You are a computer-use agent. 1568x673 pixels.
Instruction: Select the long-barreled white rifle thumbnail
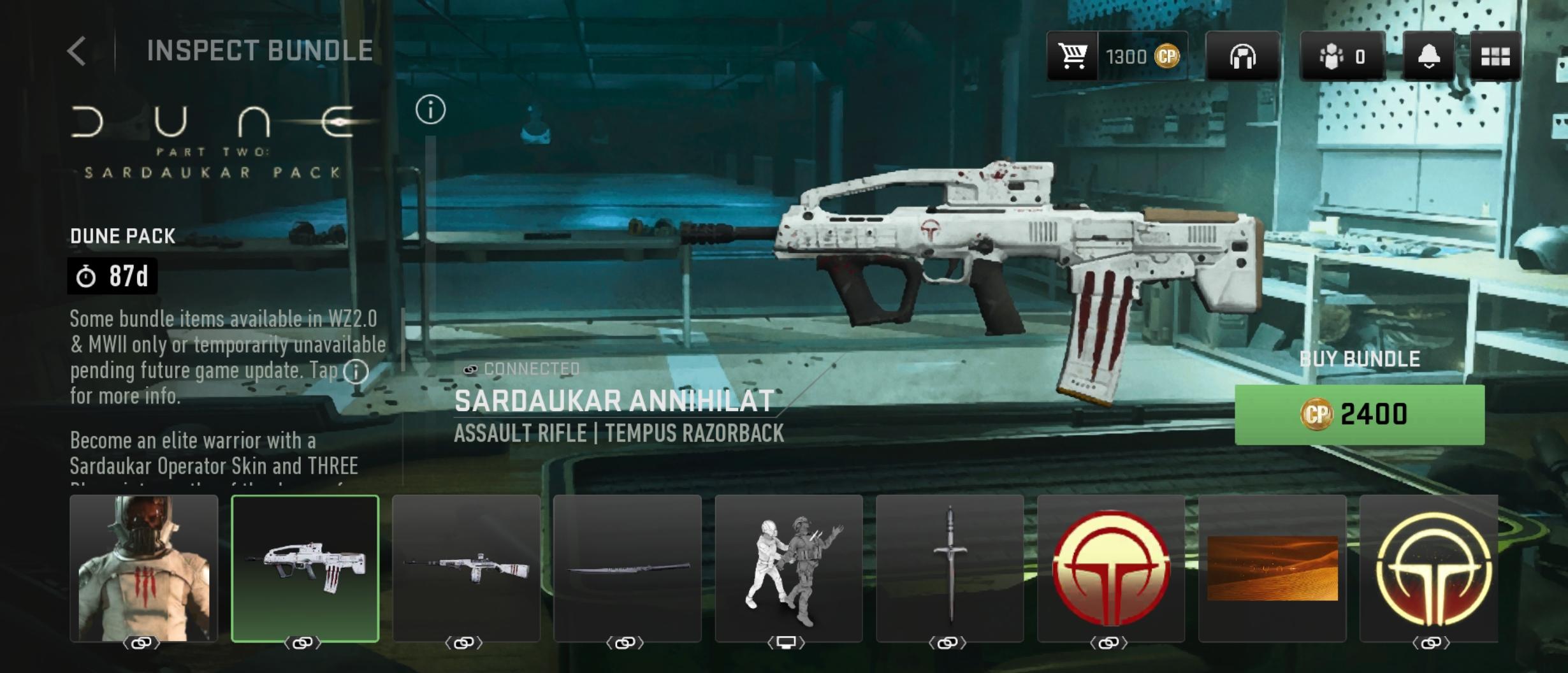tap(466, 568)
